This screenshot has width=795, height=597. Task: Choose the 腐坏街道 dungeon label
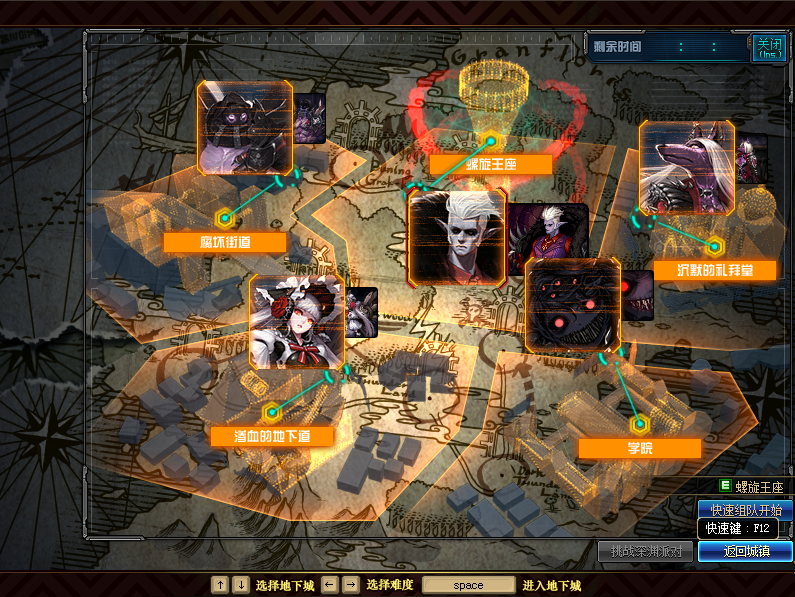tap(225, 242)
